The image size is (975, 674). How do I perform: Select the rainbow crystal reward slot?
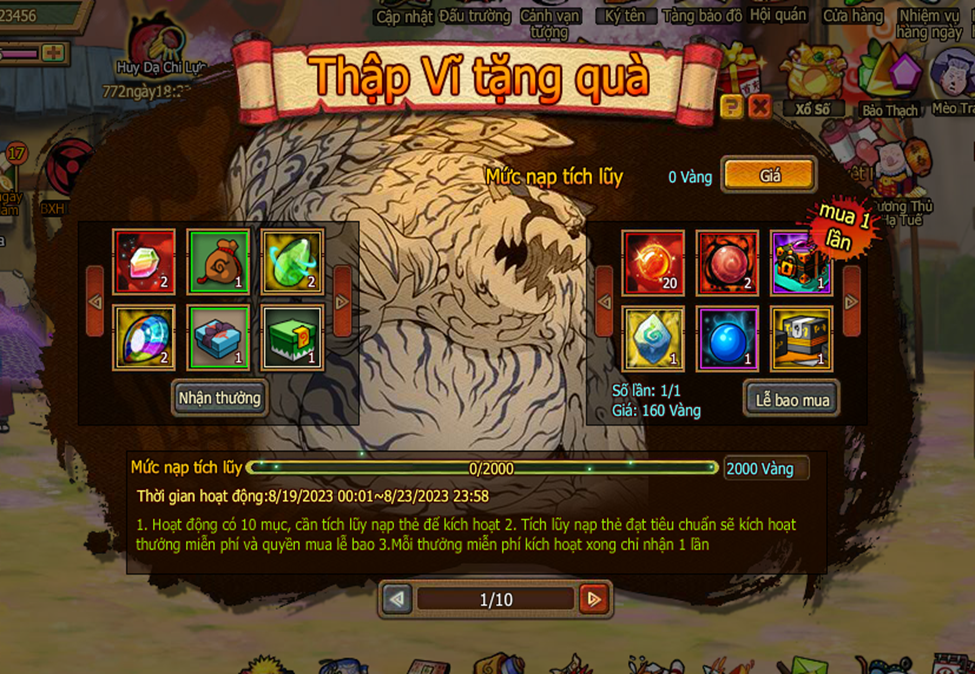pyautogui.click(x=144, y=262)
